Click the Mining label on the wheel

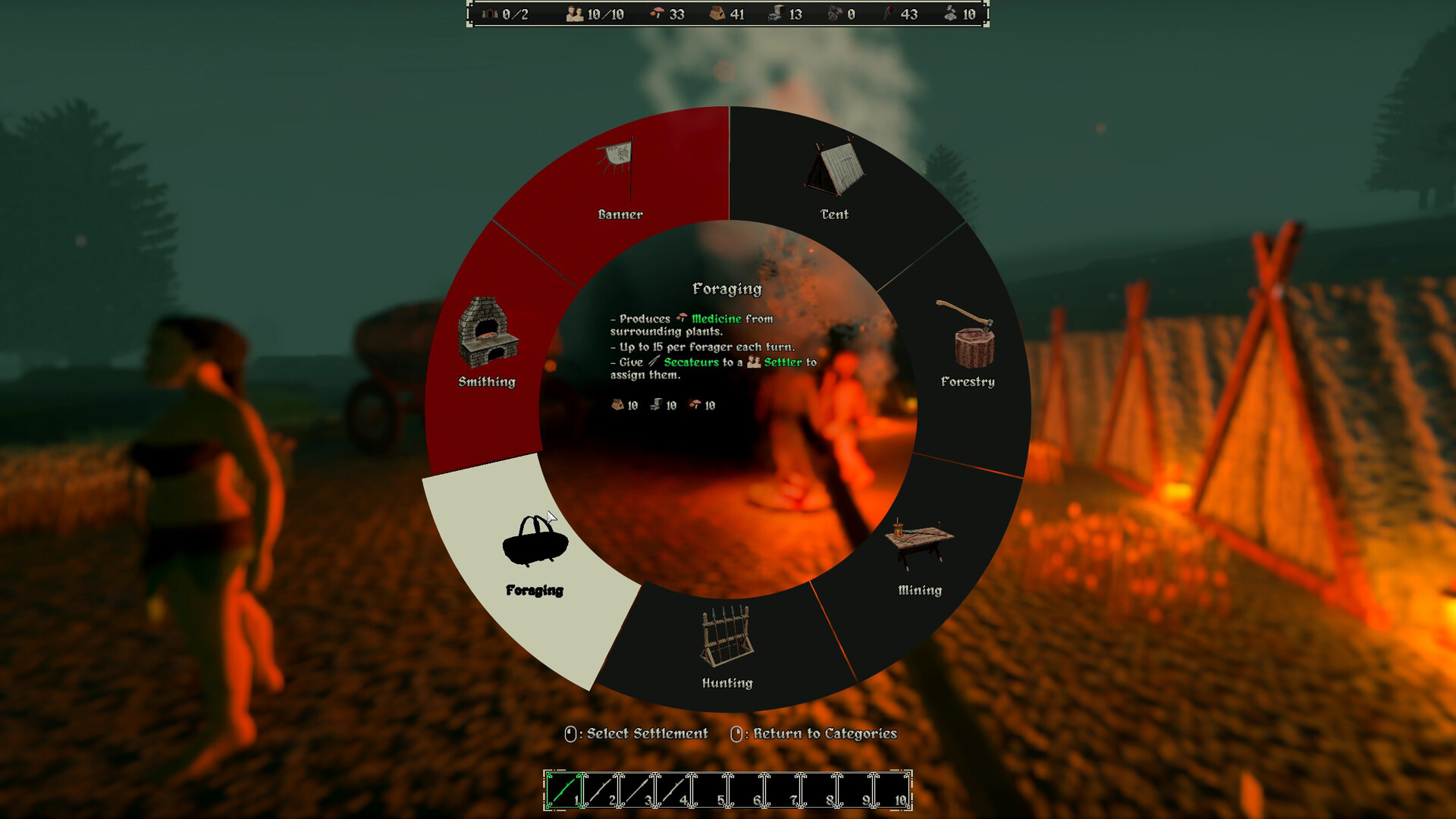(919, 589)
